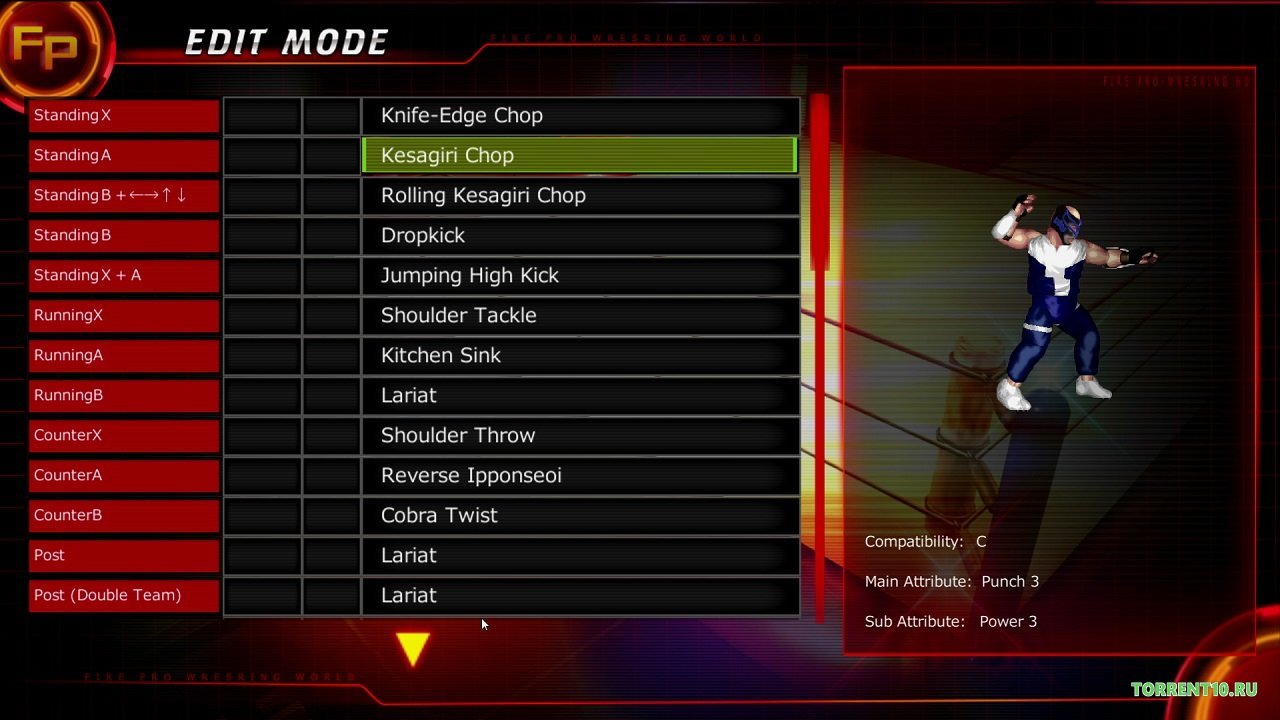
Task: Select the Dropkick move assignment
Action: coord(580,235)
